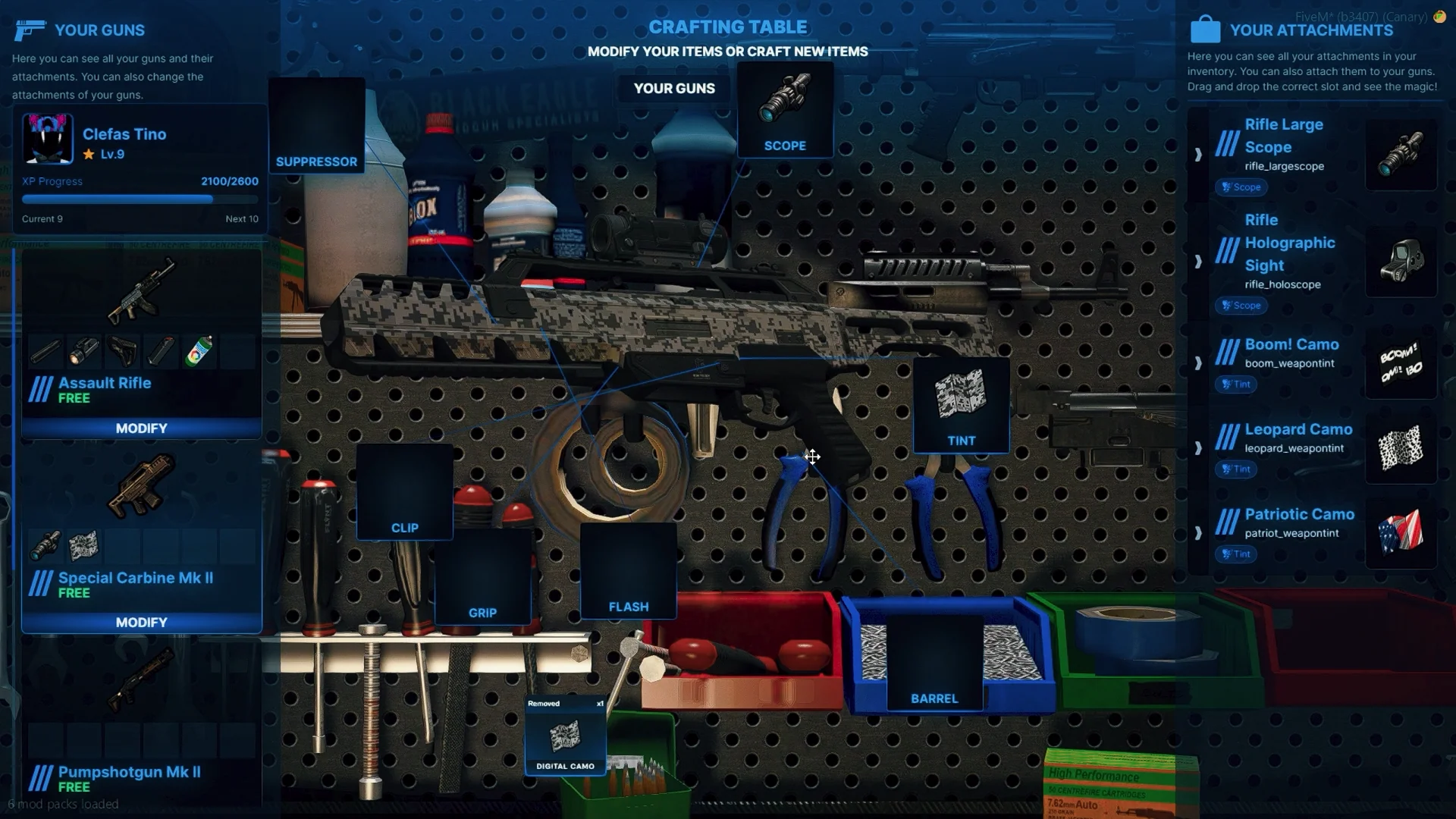1456x819 pixels.
Task: Select the Clefas Tino profile avatar
Action: click(x=48, y=139)
